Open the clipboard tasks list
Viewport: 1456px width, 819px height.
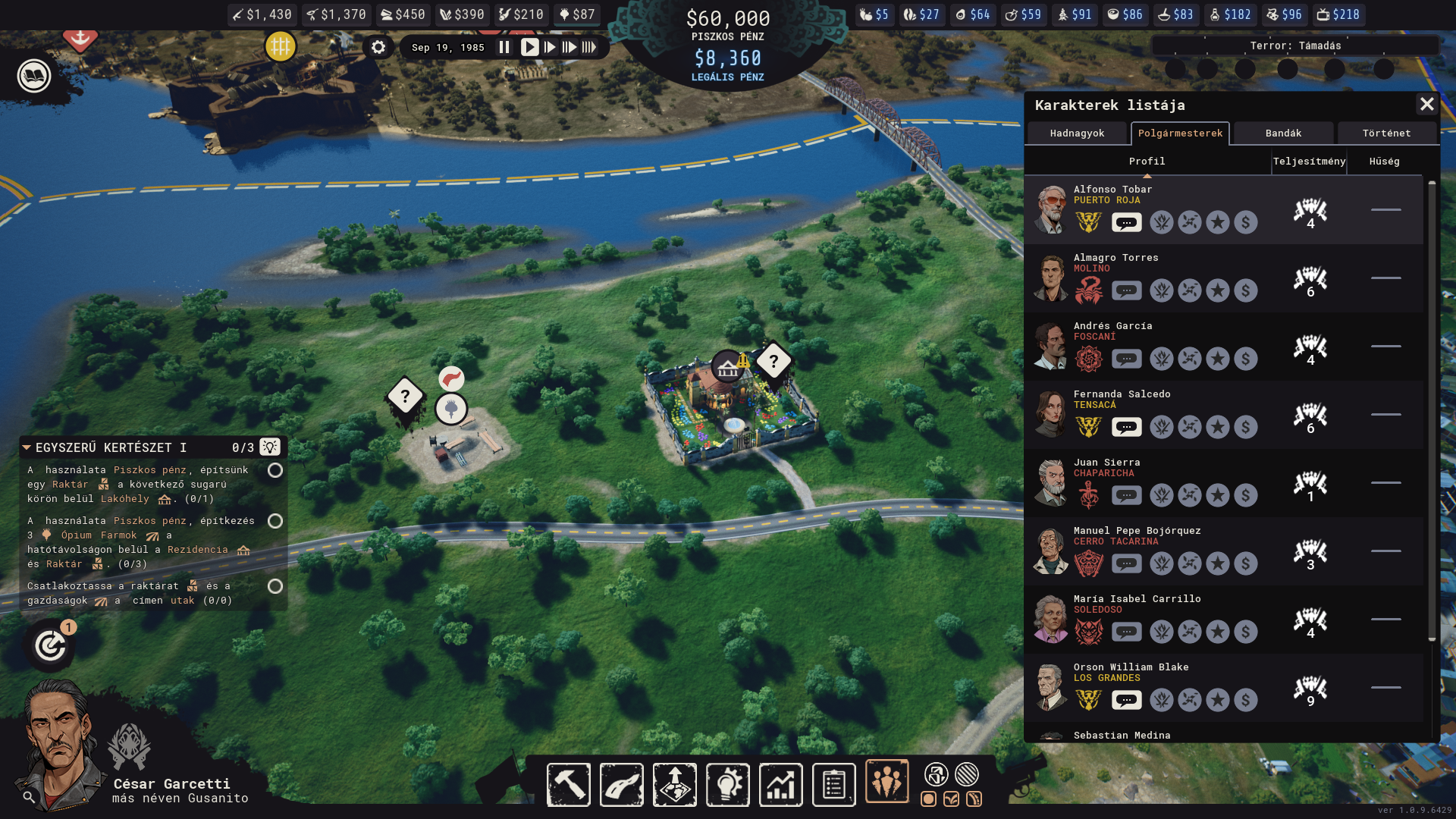coord(834,784)
